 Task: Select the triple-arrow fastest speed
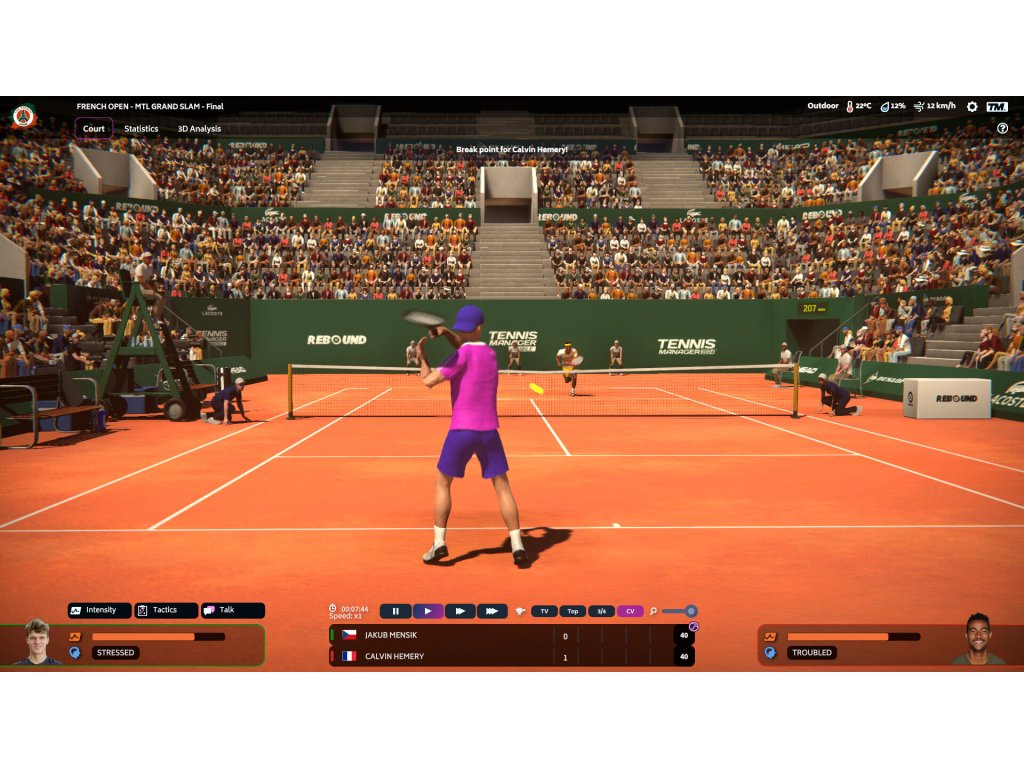click(492, 611)
